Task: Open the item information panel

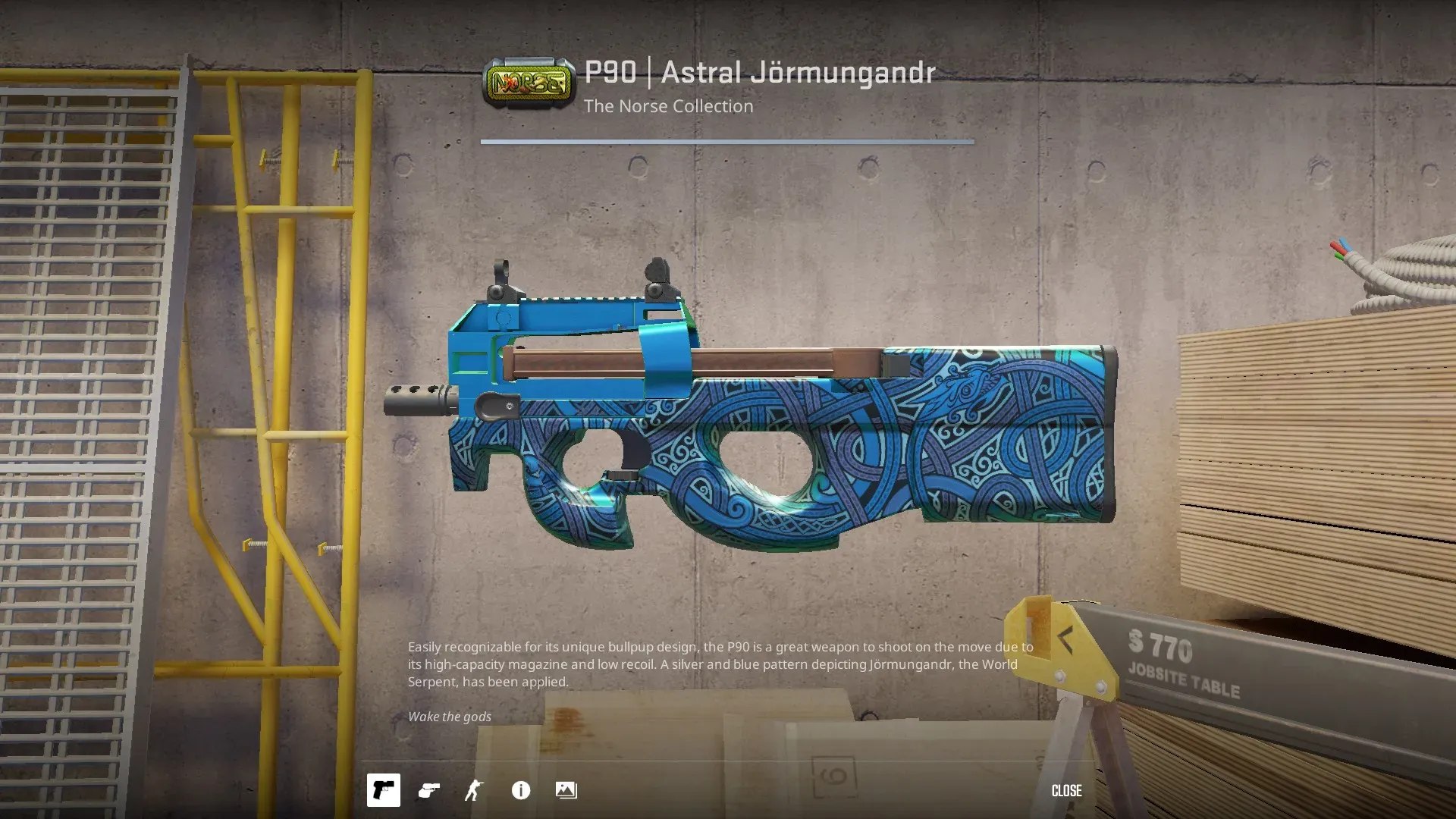Action: tap(521, 790)
